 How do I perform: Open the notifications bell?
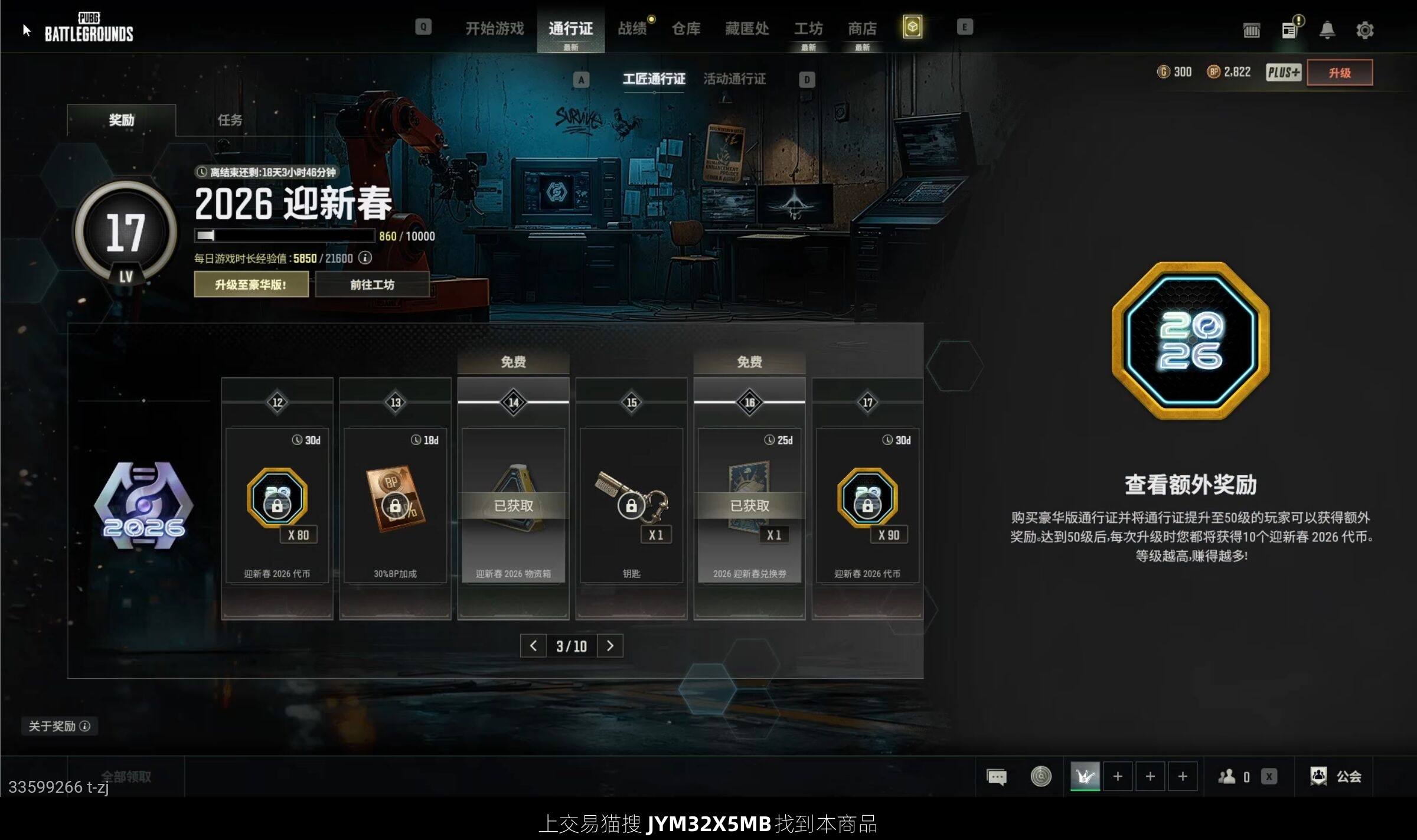point(1327,30)
